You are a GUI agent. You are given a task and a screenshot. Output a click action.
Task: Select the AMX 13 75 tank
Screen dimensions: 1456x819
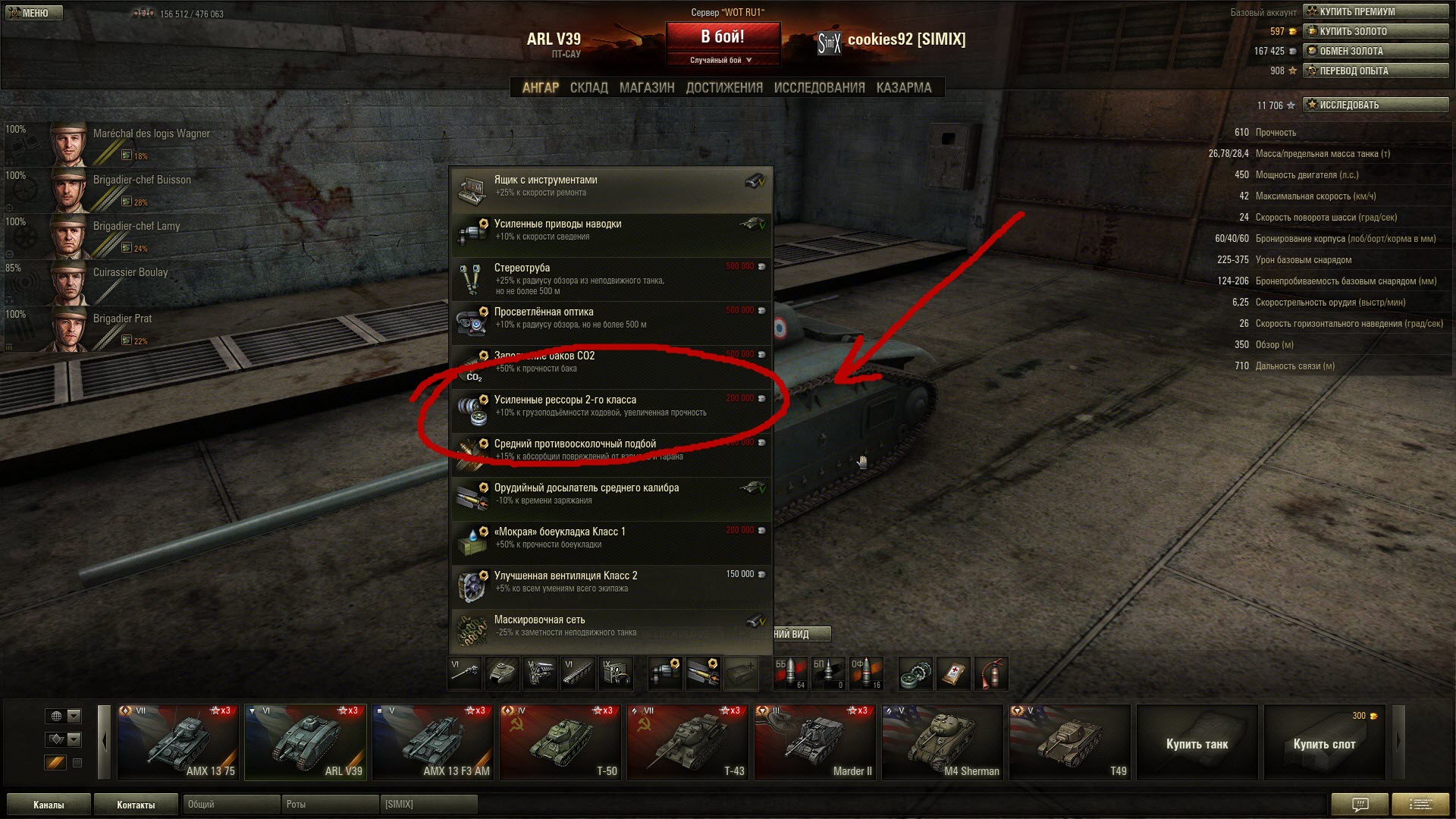[x=178, y=742]
